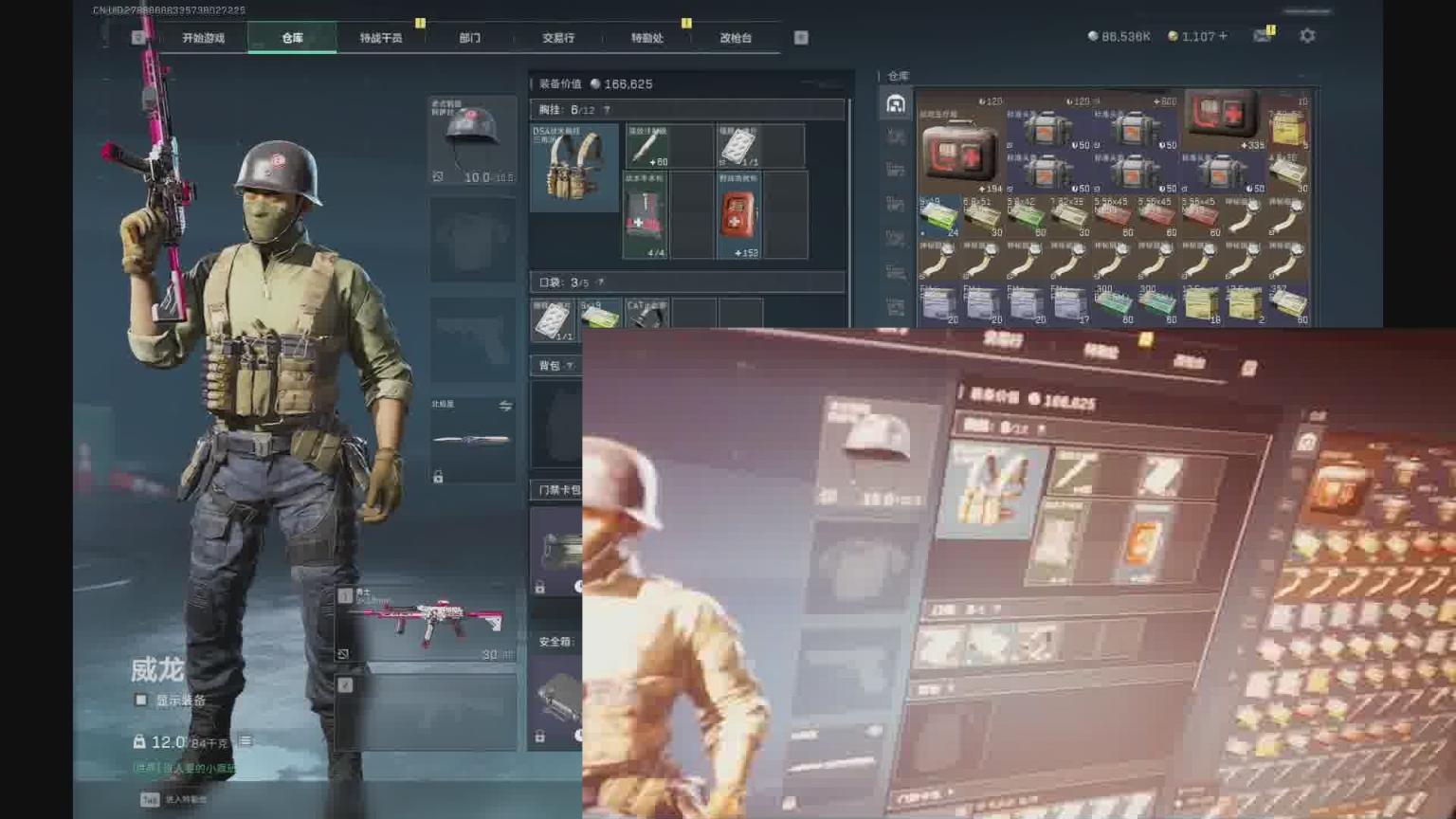Image resolution: width=1456 pixels, height=819 pixels.
Task: Select the 仓库 (Warehouse) tab
Action: tap(292, 38)
